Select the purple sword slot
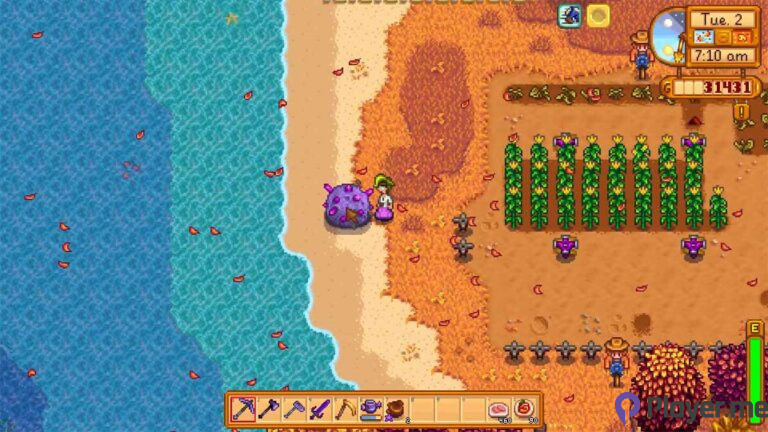The image size is (768, 432). coord(320,409)
